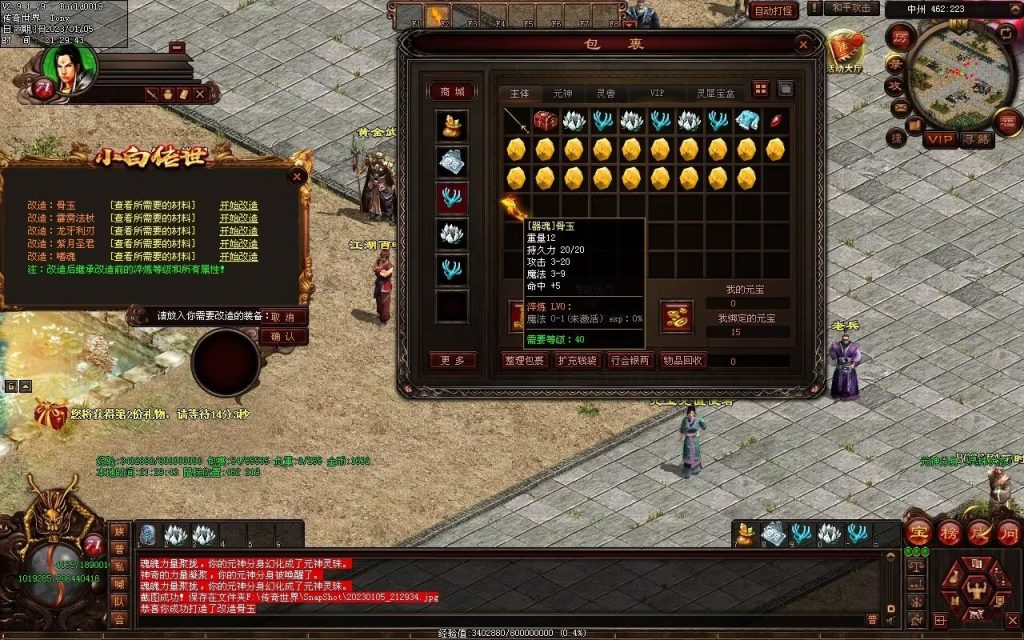This screenshot has width=1024, height=640.
Task: Click 整理包裹 to sort the bag
Action: click(x=525, y=360)
